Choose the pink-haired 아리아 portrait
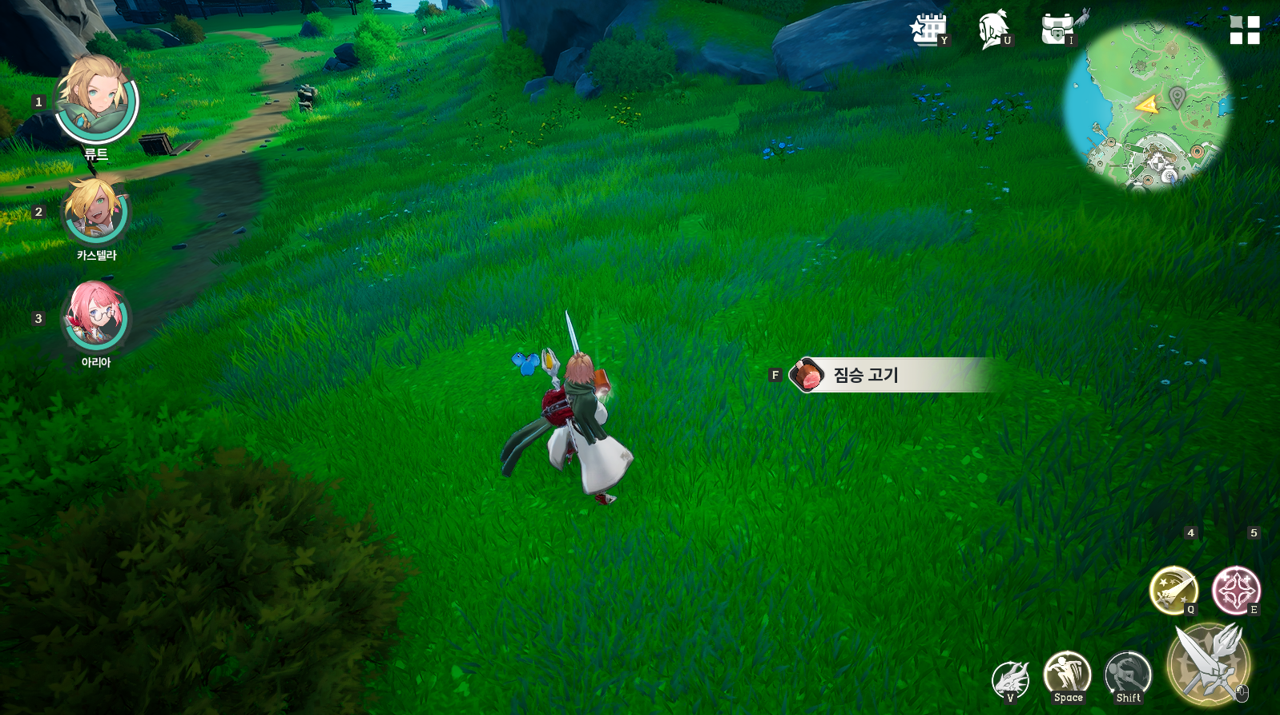Image resolution: width=1280 pixels, height=715 pixels. (x=96, y=315)
